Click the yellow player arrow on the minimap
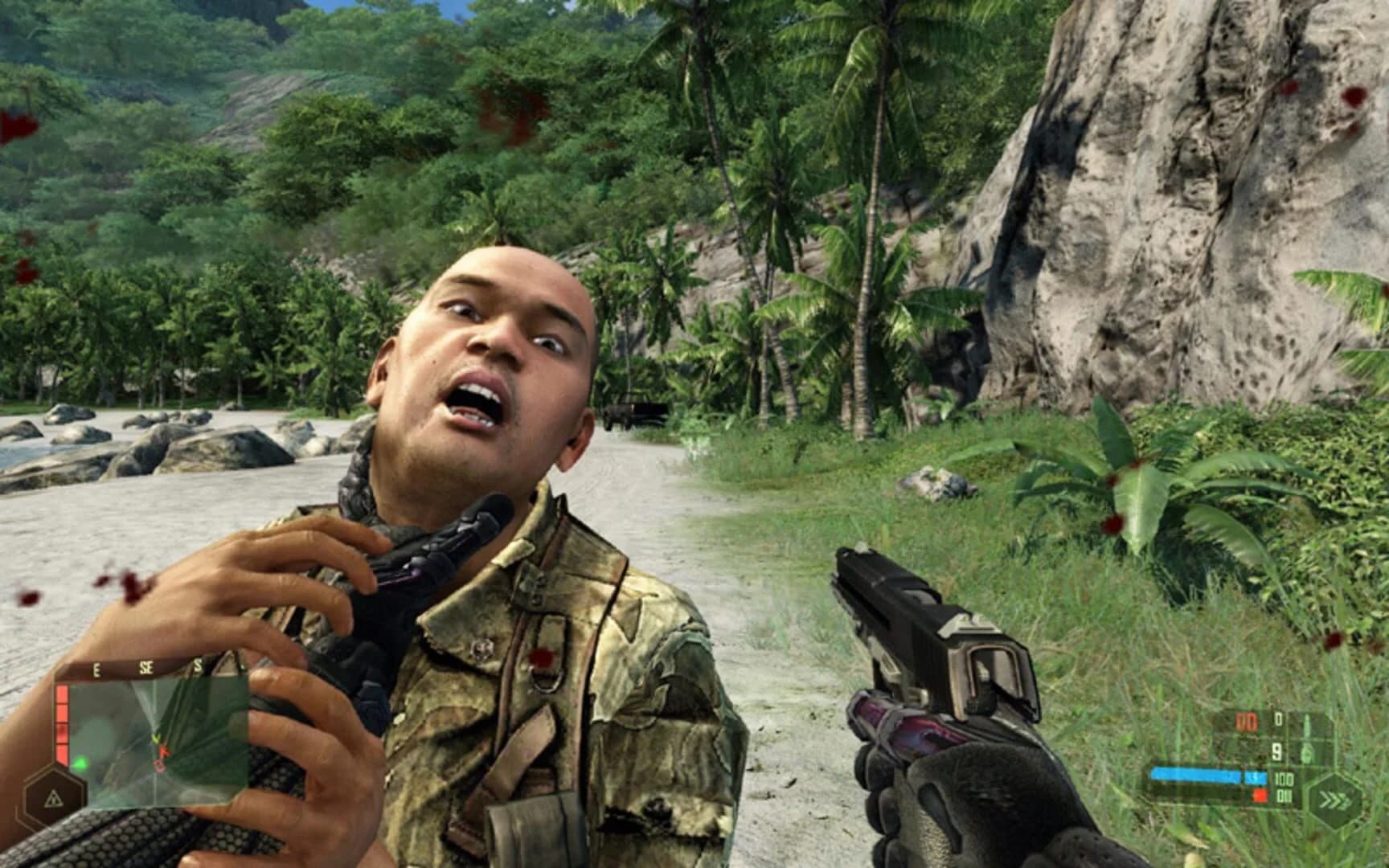 (158, 739)
